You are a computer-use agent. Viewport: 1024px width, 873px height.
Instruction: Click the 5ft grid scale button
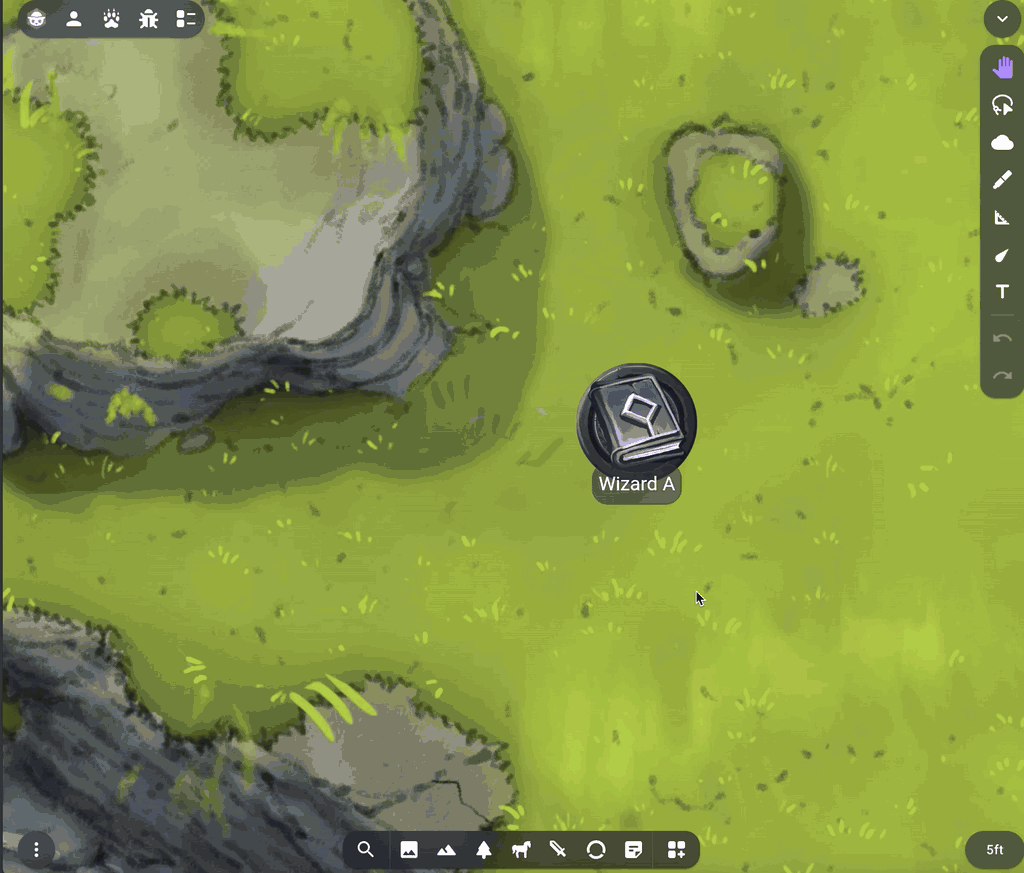[994, 850]
